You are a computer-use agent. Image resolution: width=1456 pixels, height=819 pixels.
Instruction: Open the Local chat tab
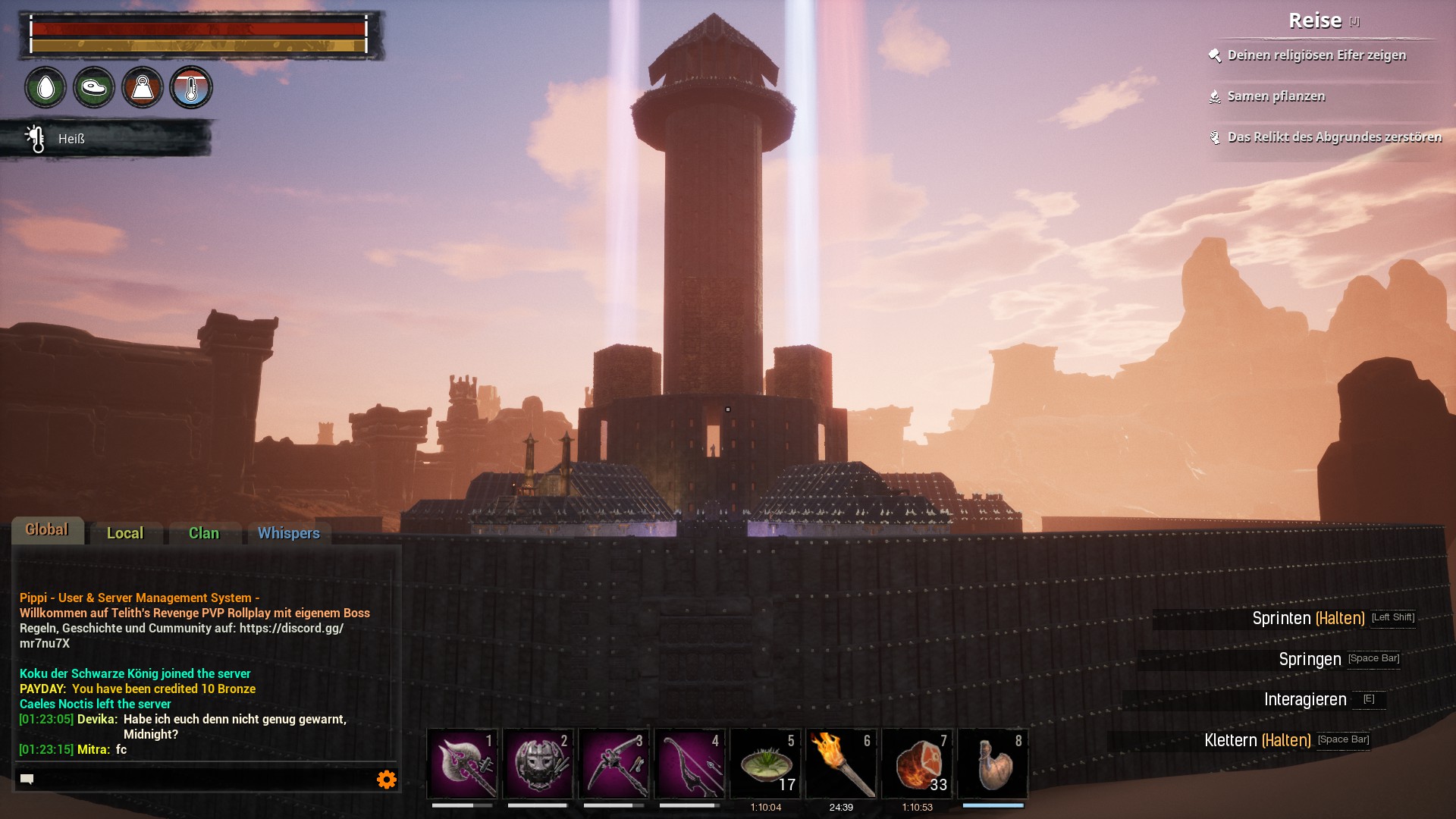(x=125, y=533)
